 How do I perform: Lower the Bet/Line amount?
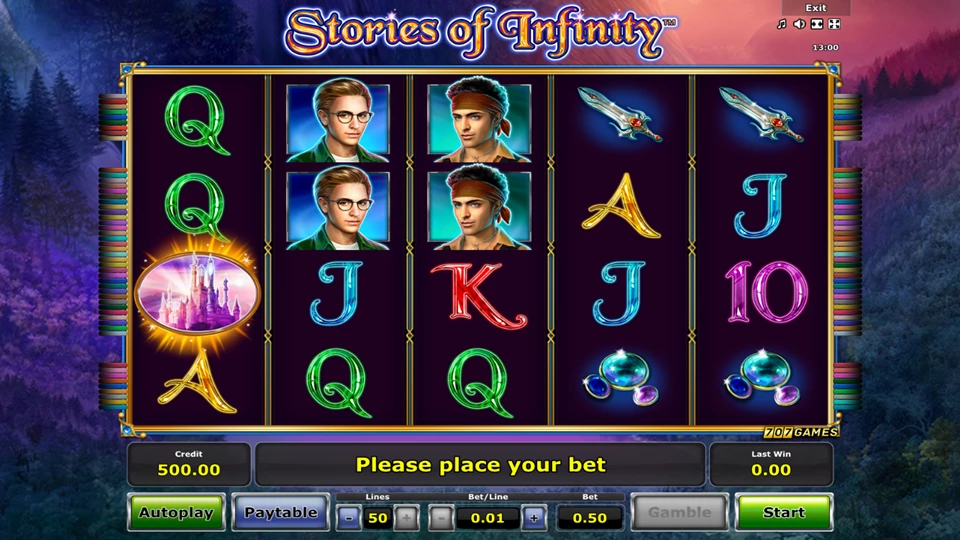pos(441,518)
